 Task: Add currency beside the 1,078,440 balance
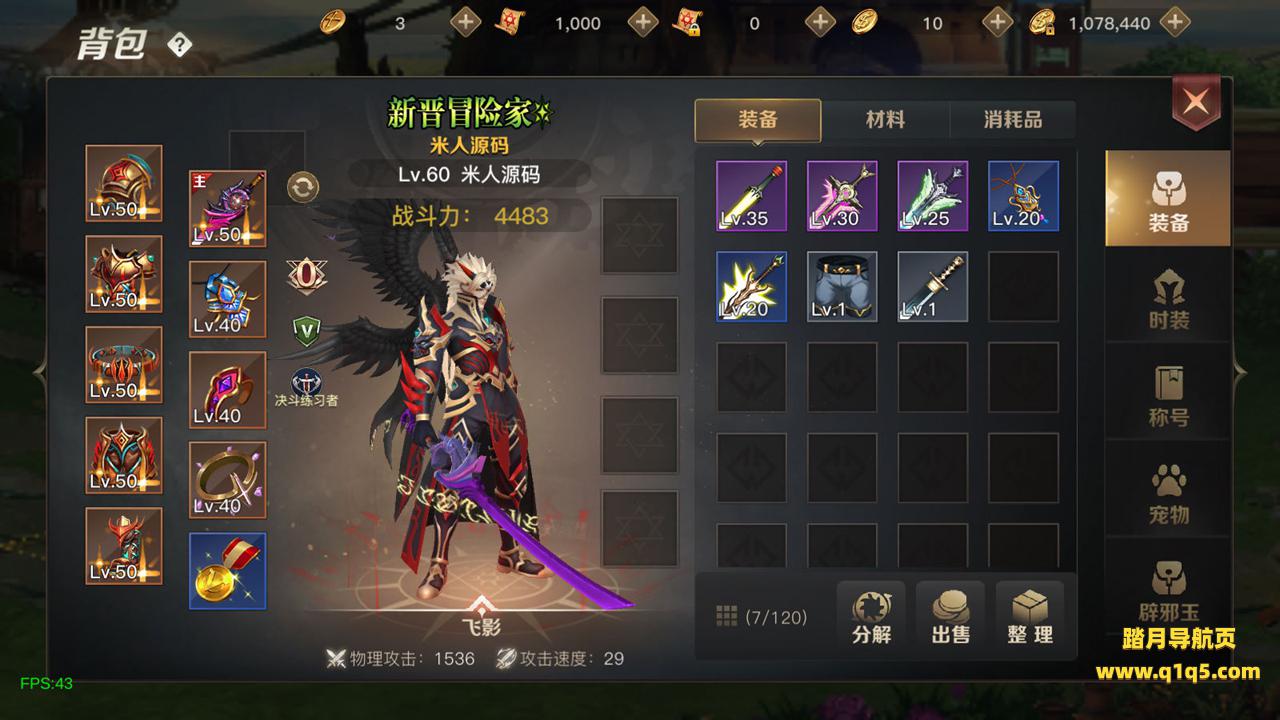(1176, 22)
